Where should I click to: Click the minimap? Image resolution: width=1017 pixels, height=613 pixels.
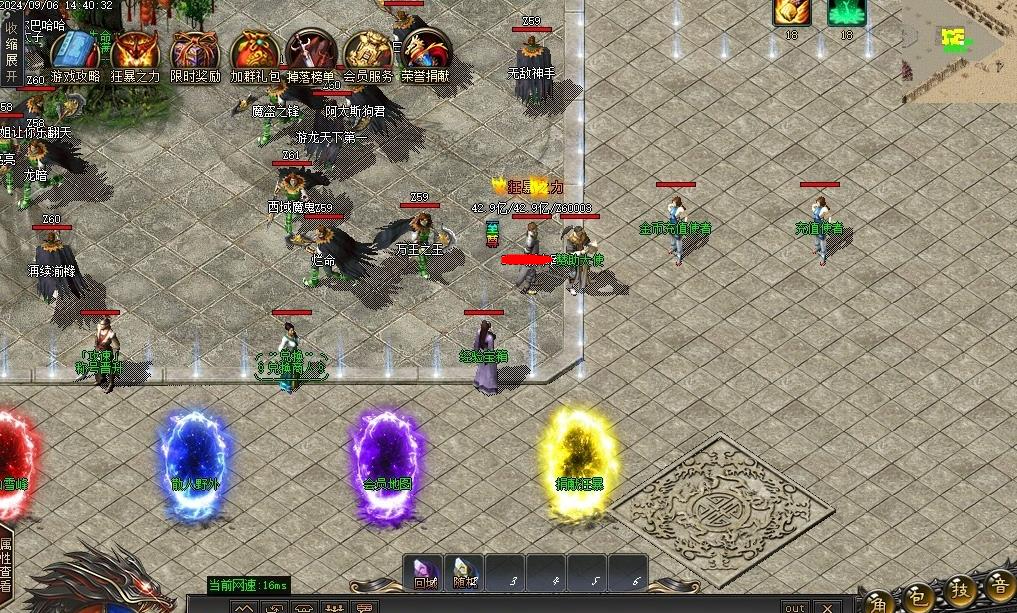(x=957, y=48)
